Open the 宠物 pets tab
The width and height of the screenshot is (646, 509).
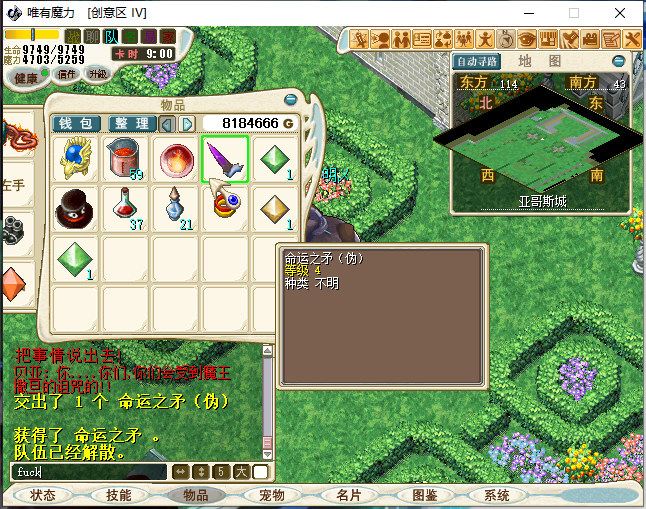pyautogui.click(x=272, y=495)
